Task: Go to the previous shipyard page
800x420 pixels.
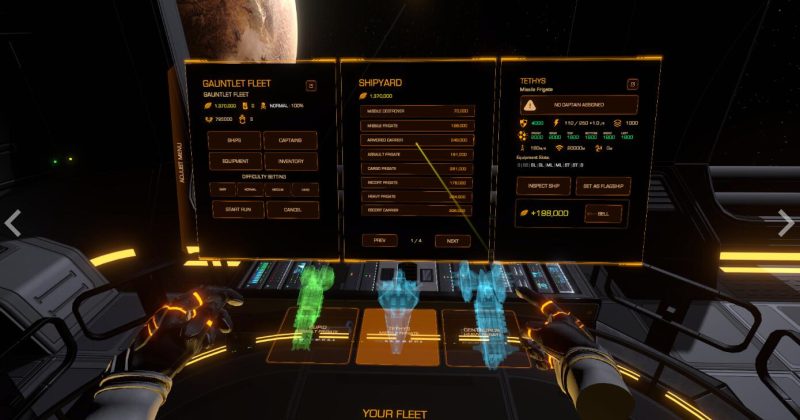Action: coord(379,241)
